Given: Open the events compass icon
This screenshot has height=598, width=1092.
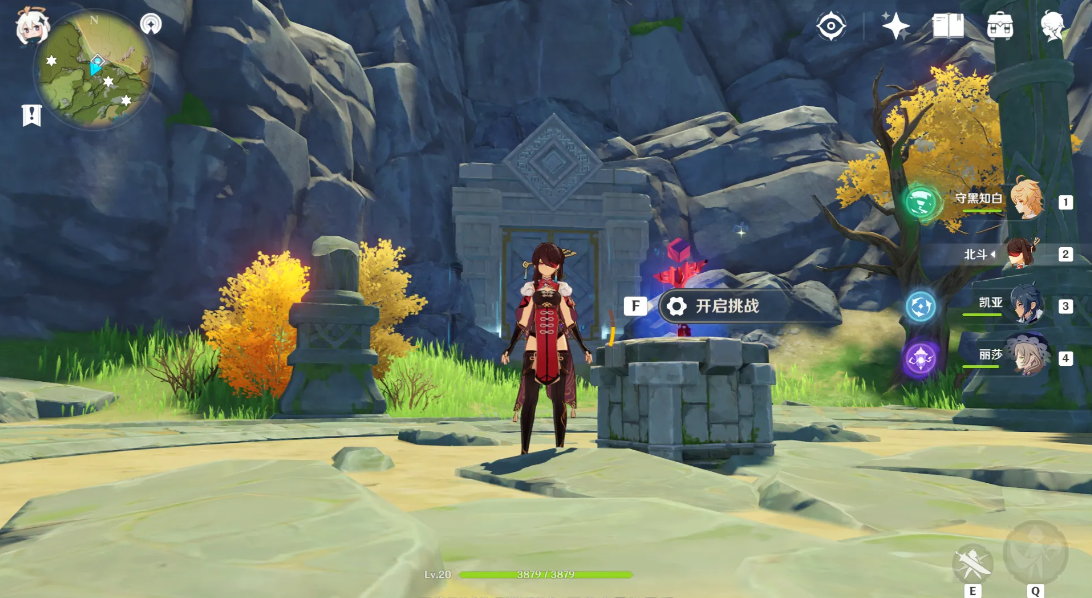Looking at the screenshot, I should coord(831,26).
